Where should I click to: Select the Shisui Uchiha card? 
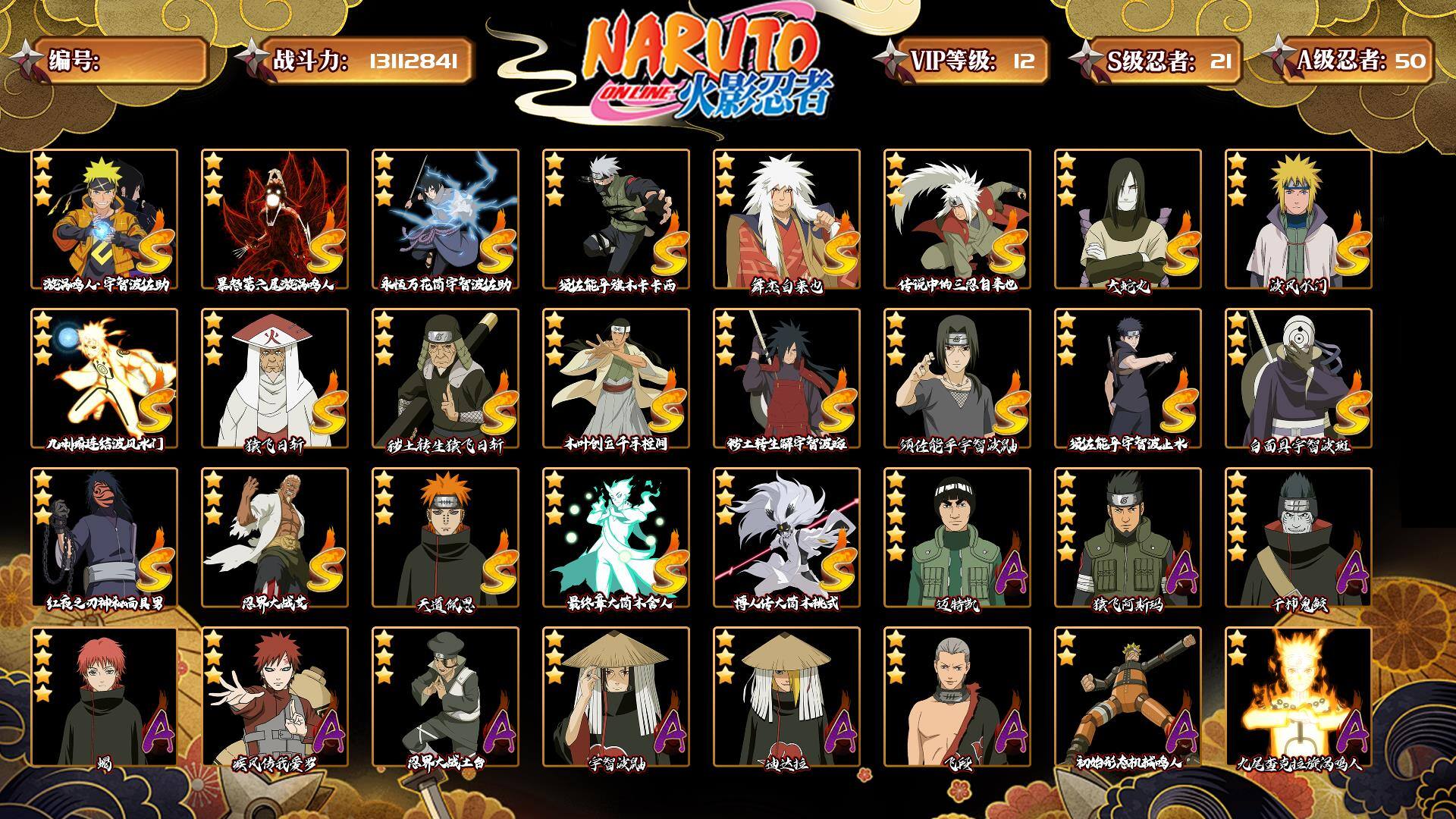[x=1128, y=378]
